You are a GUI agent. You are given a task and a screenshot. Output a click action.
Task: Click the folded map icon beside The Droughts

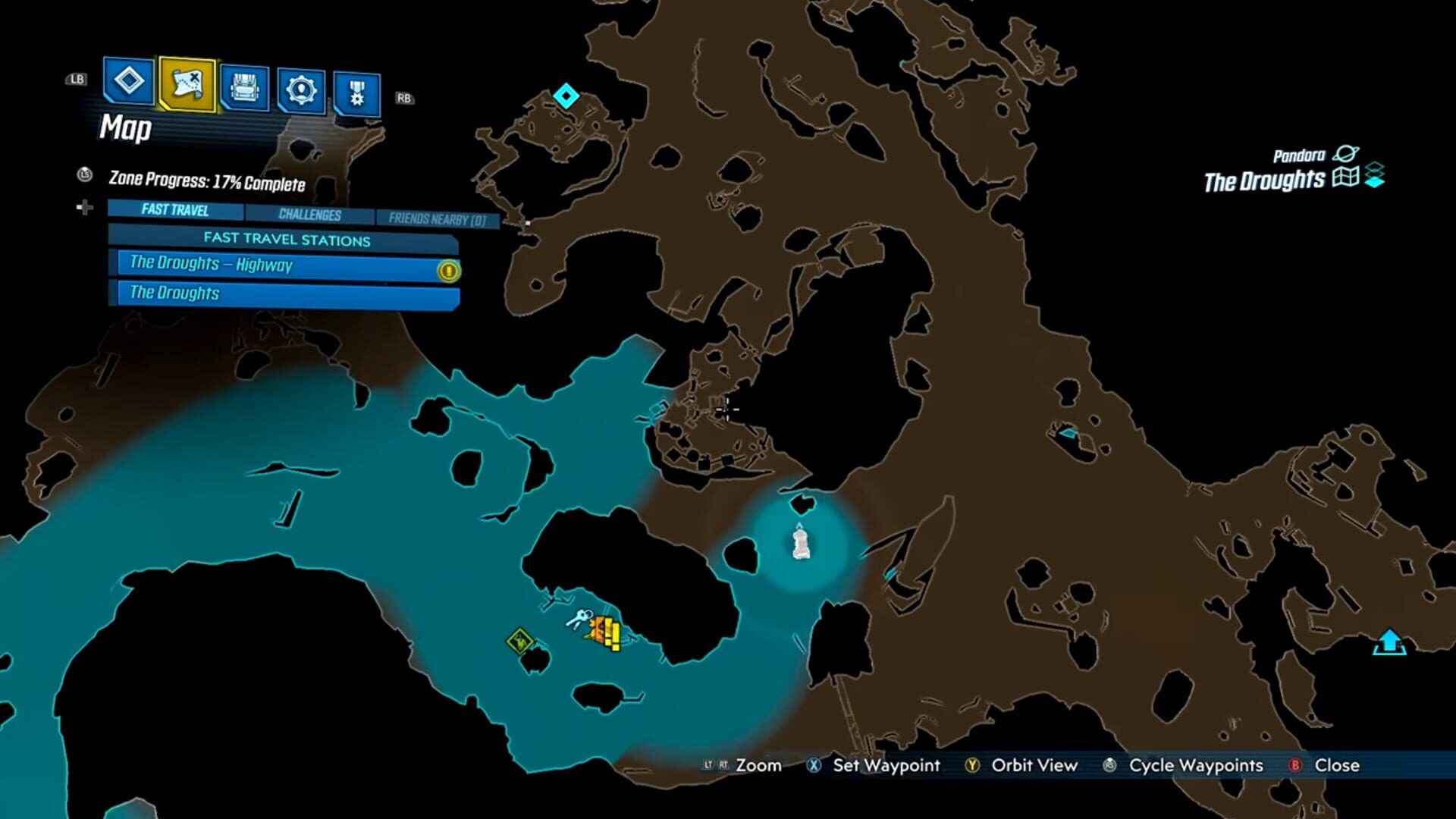[x=1346, y=177]
